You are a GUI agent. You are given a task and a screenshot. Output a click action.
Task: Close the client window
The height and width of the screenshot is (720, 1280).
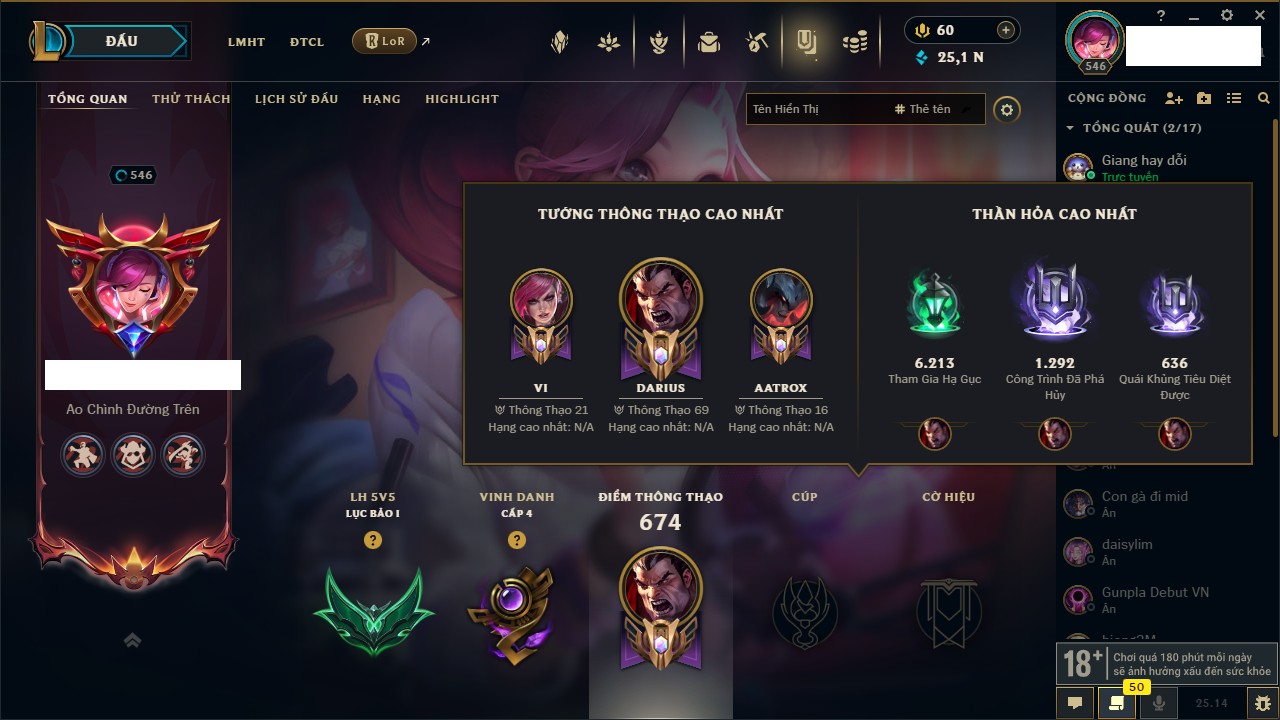(x=1258, y=15)
